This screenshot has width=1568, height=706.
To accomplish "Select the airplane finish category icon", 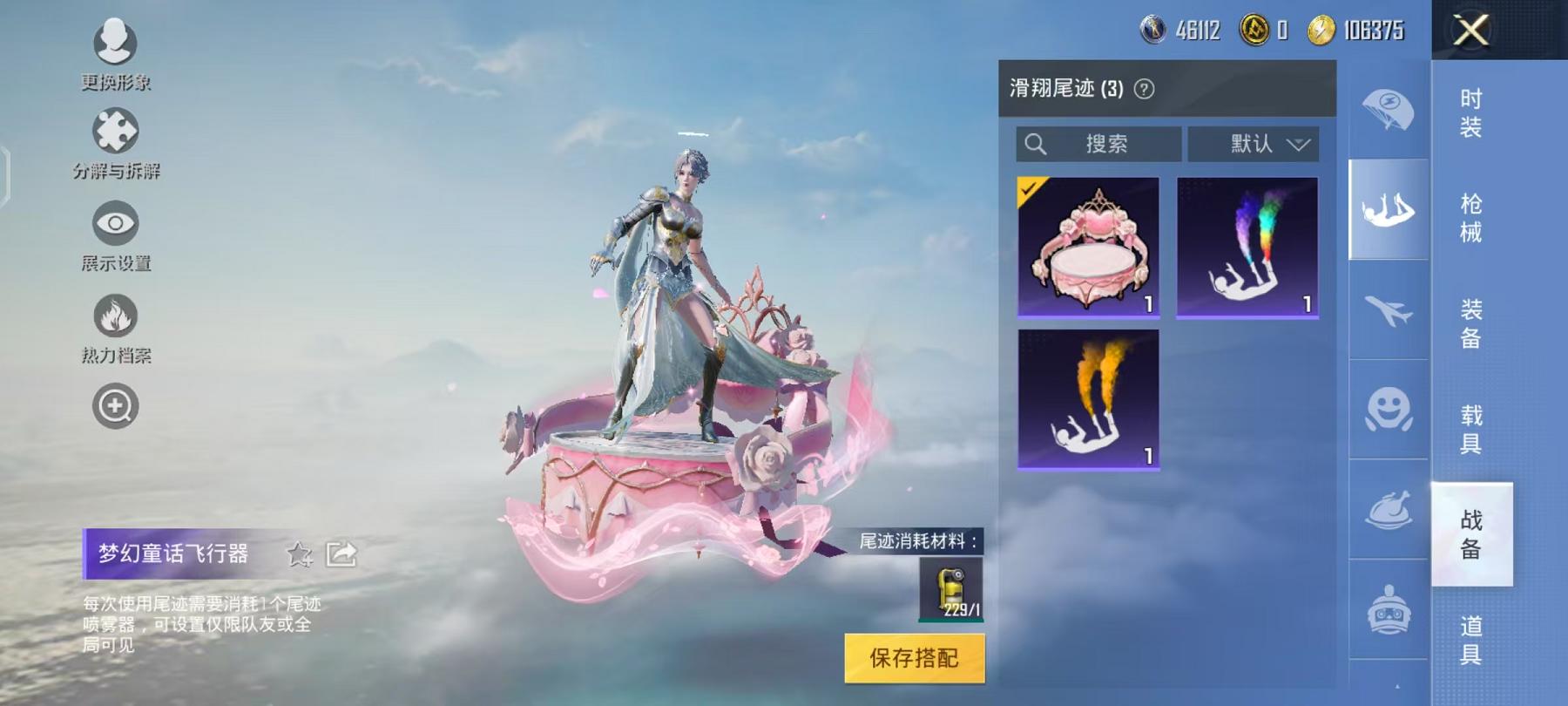I will click(1389, 316).
